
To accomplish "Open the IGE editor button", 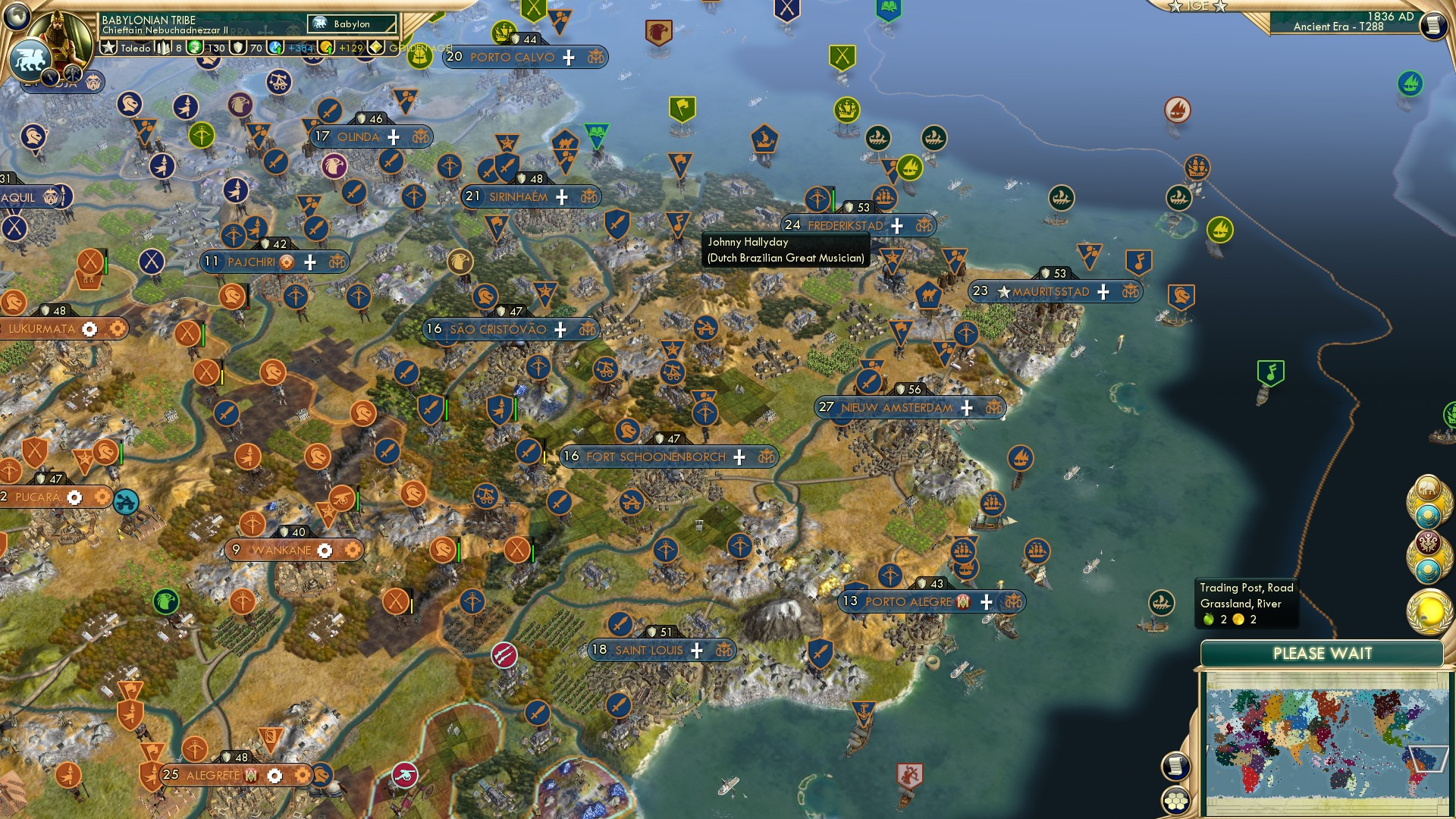I will click(x=1197, y=6).
